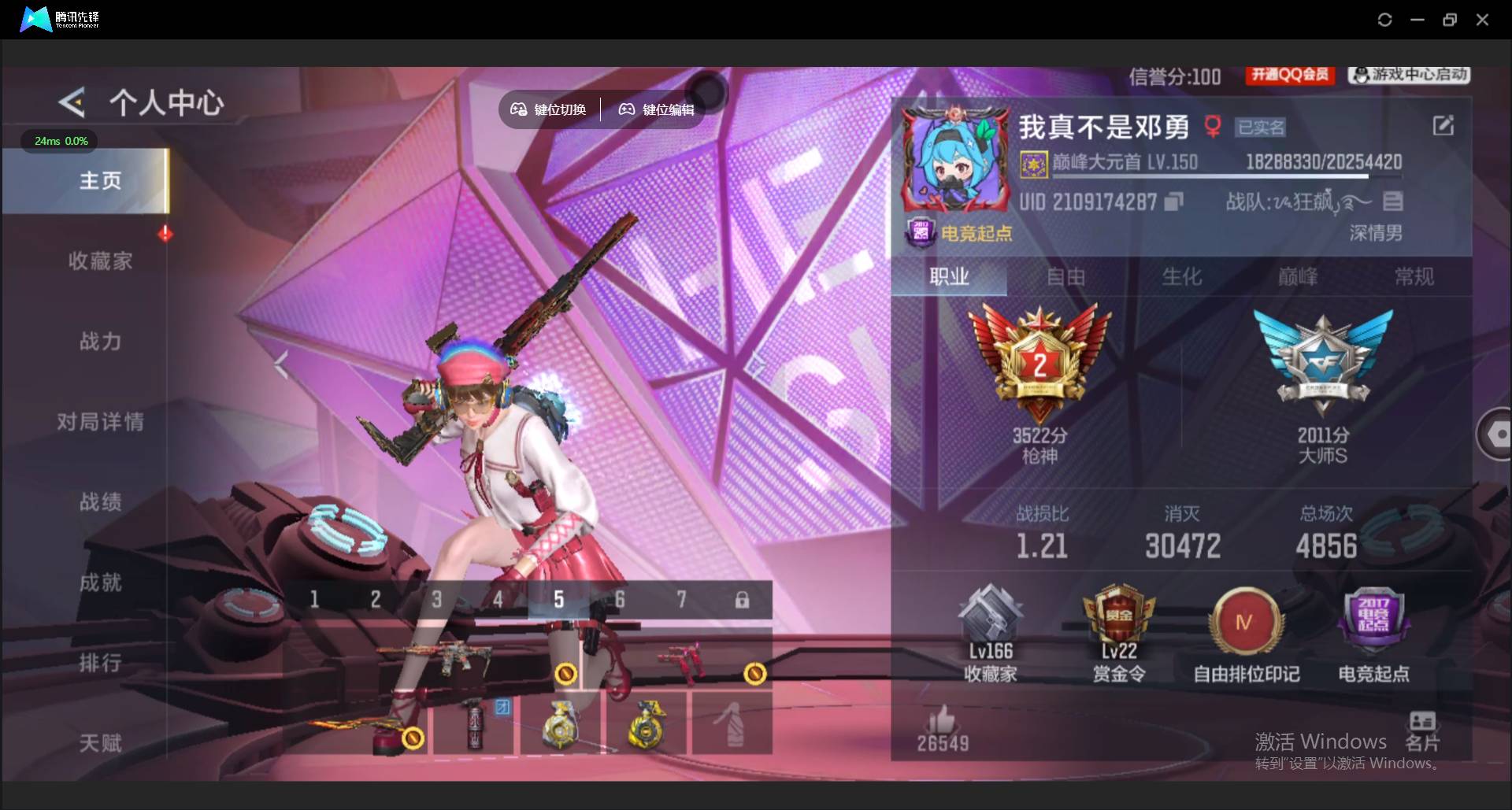Viewport: 1512px width, 810px height.
Task: Select 收藏家 in the left sidebar
Action: [x=101, y=261]
